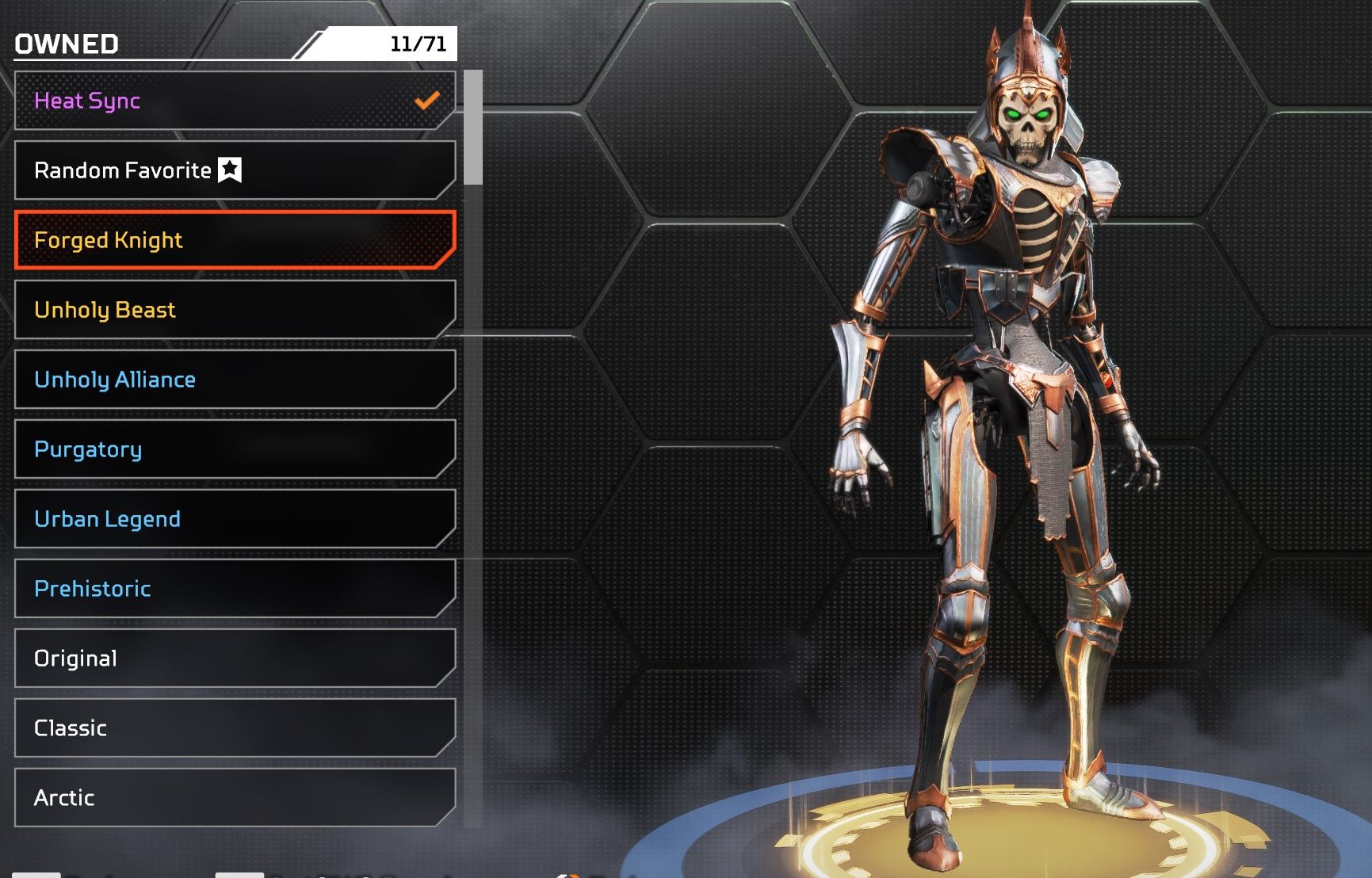The height and width of the screenshot is (878, 1372).
Task: Preview the Urban Legend skin
Action: coord(235,519)
